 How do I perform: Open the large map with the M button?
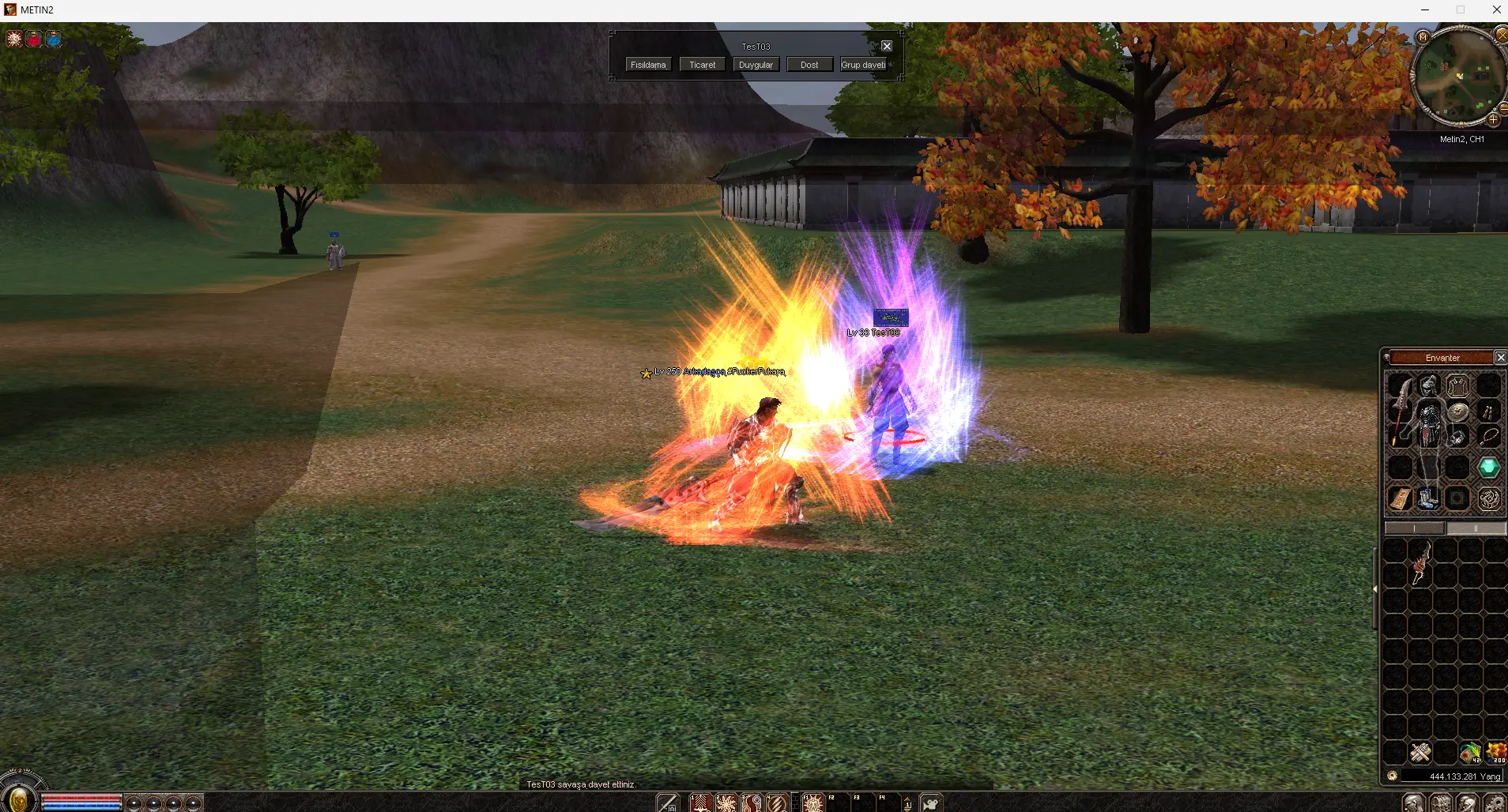click(1423, 37)
